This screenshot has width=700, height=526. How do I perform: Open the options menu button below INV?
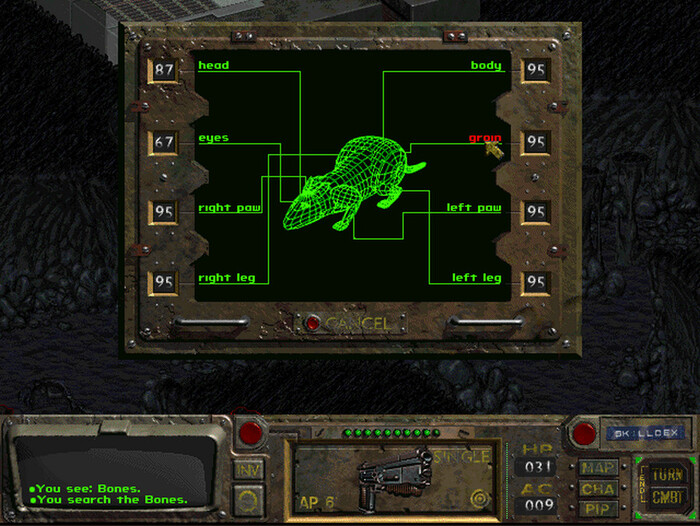point(247,497)
